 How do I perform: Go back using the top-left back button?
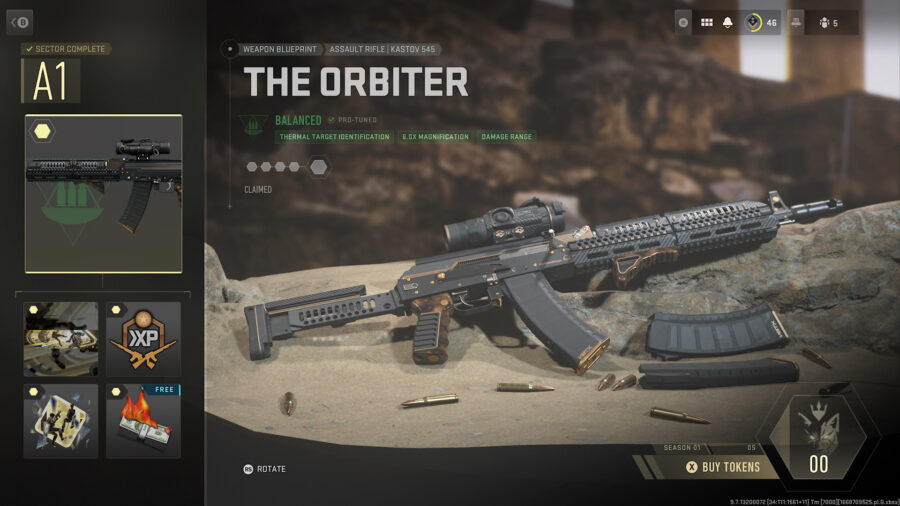20,21
